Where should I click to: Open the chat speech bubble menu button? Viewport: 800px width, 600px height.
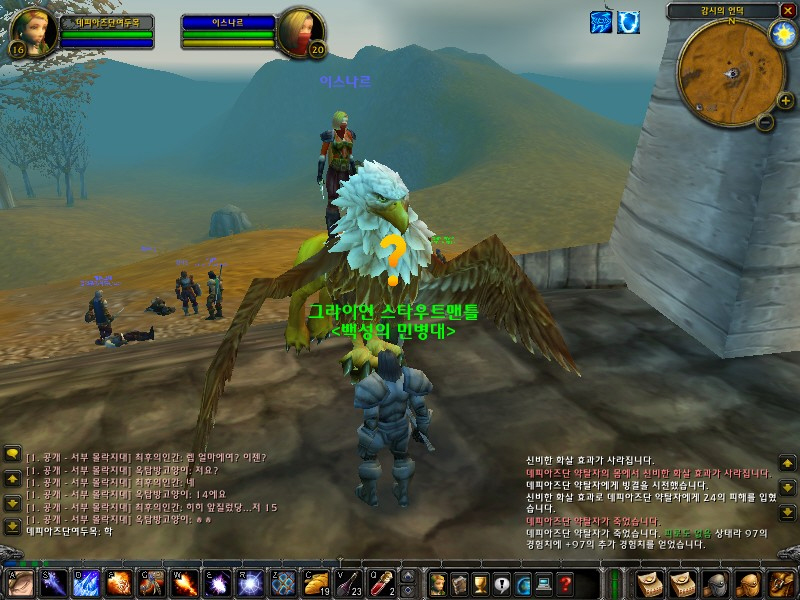[x=12, y=454]
